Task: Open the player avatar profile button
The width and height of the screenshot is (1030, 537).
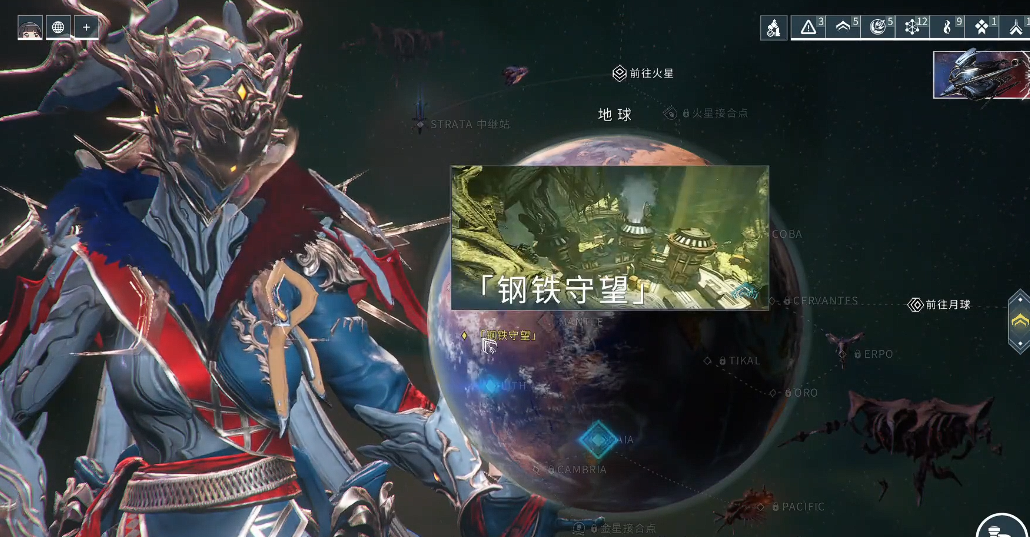Action: pos(30,27)
